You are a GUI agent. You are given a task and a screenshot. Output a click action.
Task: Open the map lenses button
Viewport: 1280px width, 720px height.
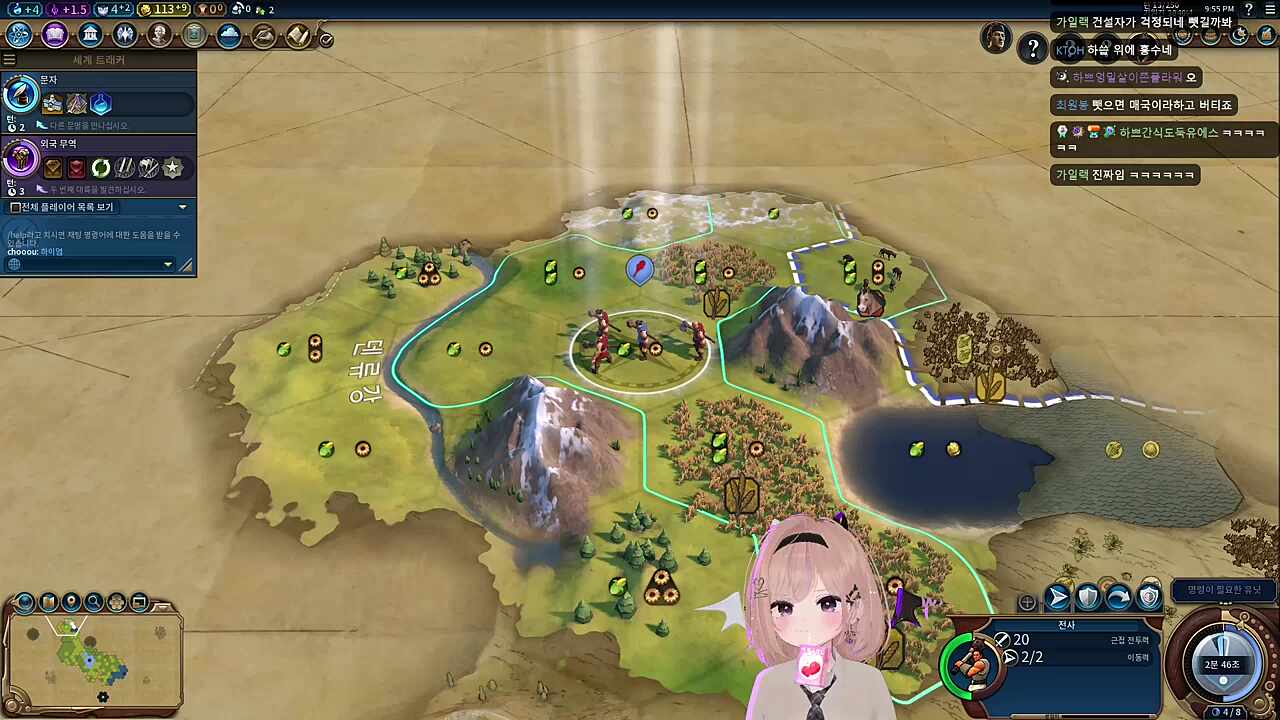(x=48, y=602)
